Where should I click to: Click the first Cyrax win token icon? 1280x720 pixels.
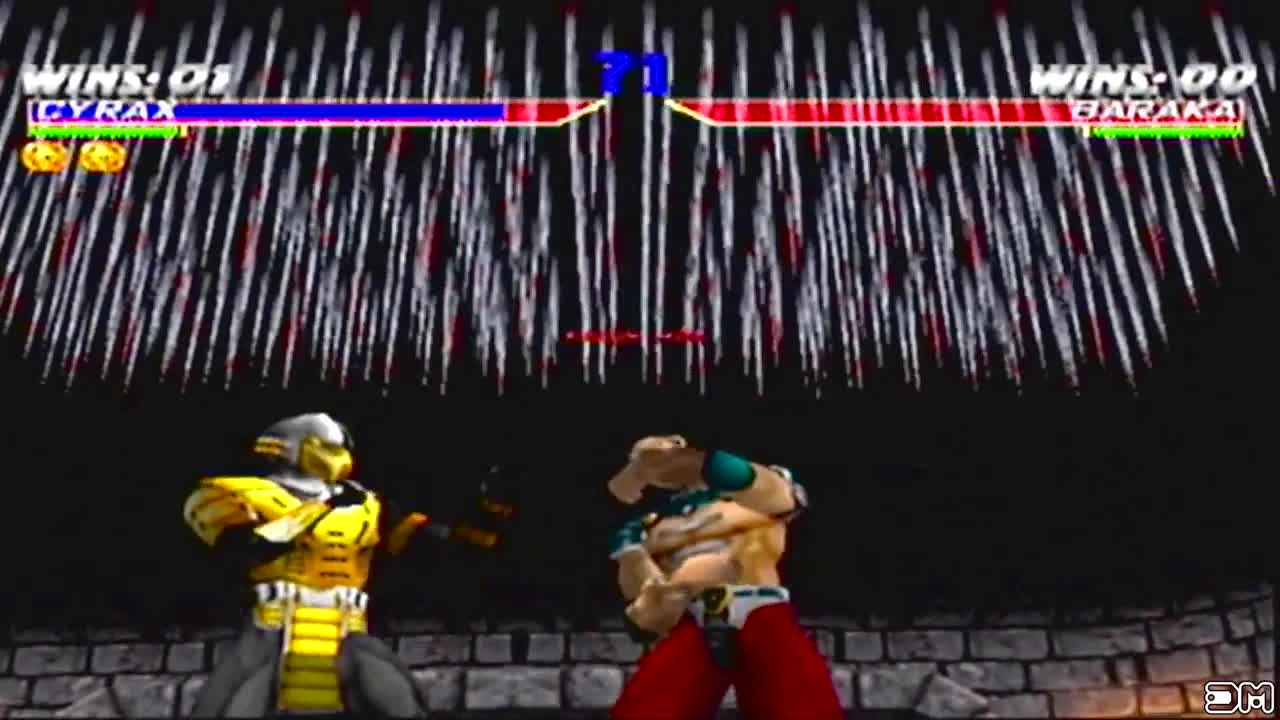tap(44, 158)
